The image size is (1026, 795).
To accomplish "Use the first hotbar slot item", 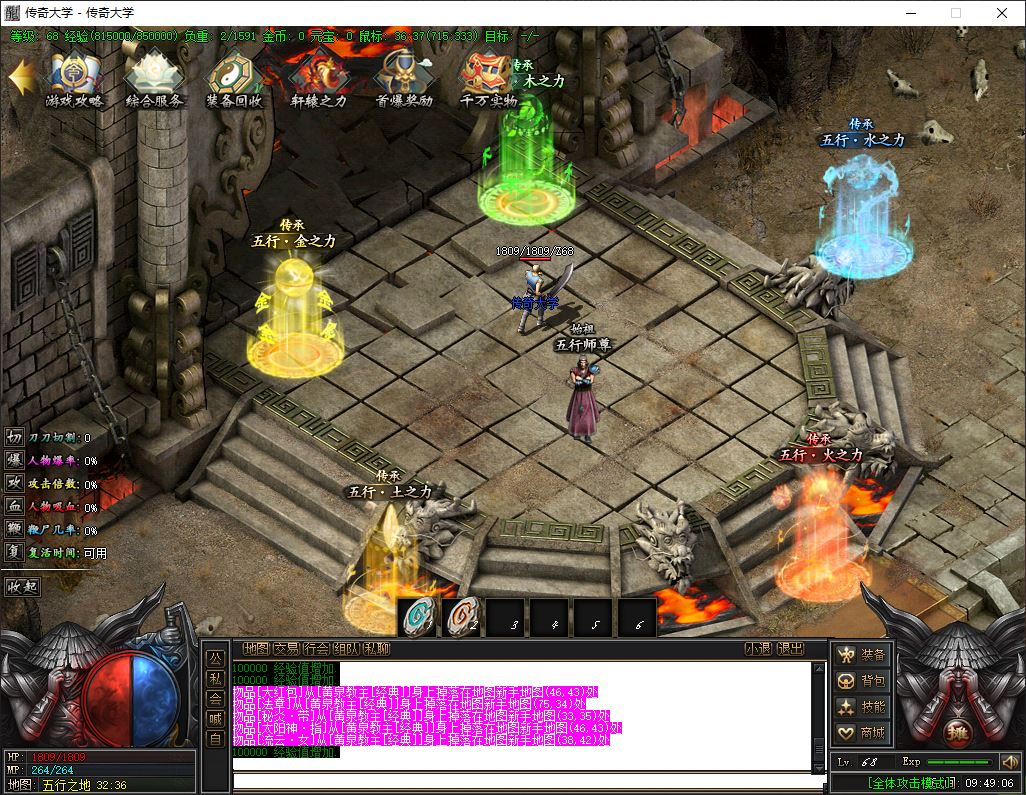I will click(417, 617).
